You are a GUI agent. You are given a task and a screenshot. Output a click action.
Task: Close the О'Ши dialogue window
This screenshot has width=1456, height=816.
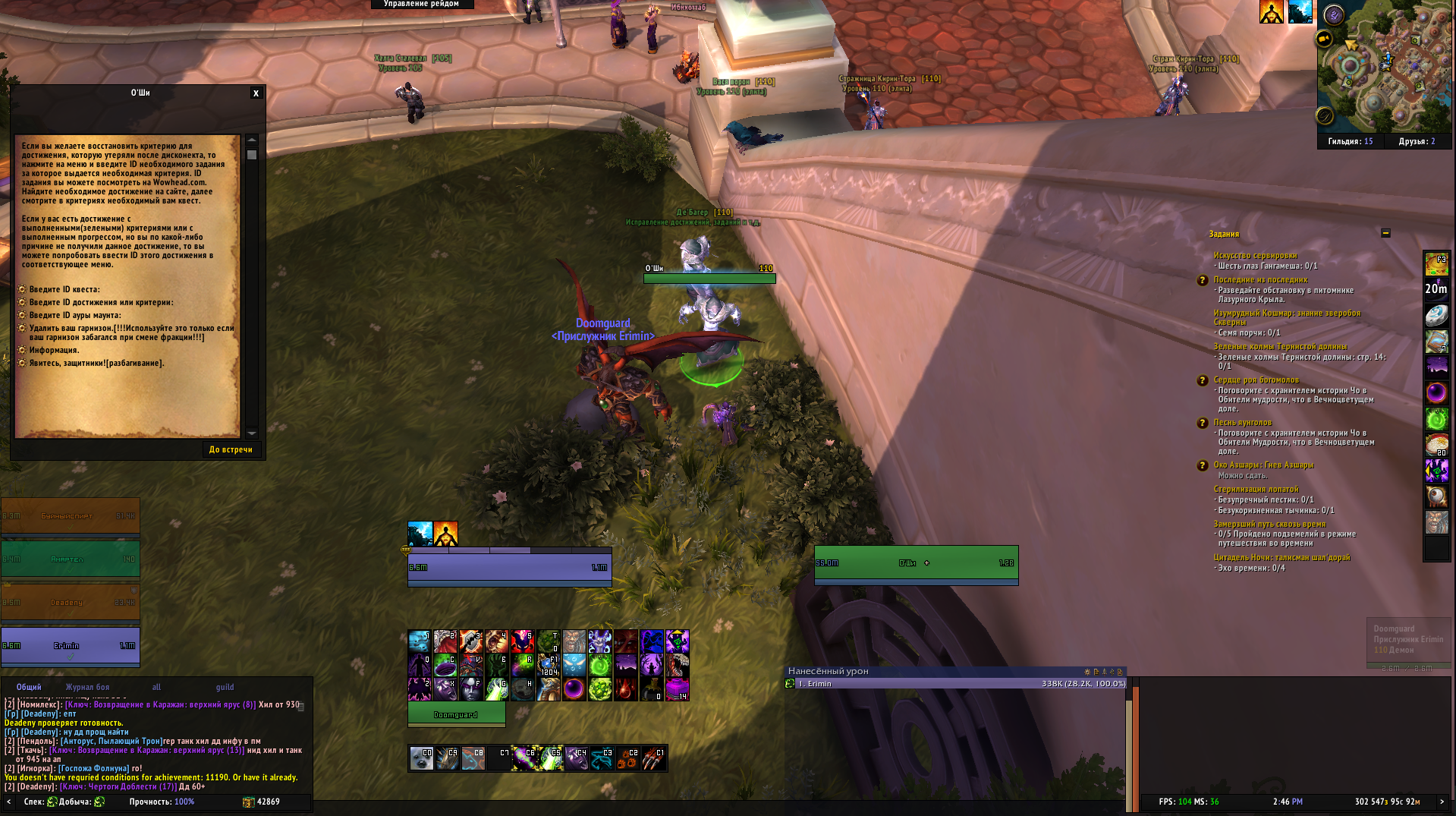tap(256, 93)
